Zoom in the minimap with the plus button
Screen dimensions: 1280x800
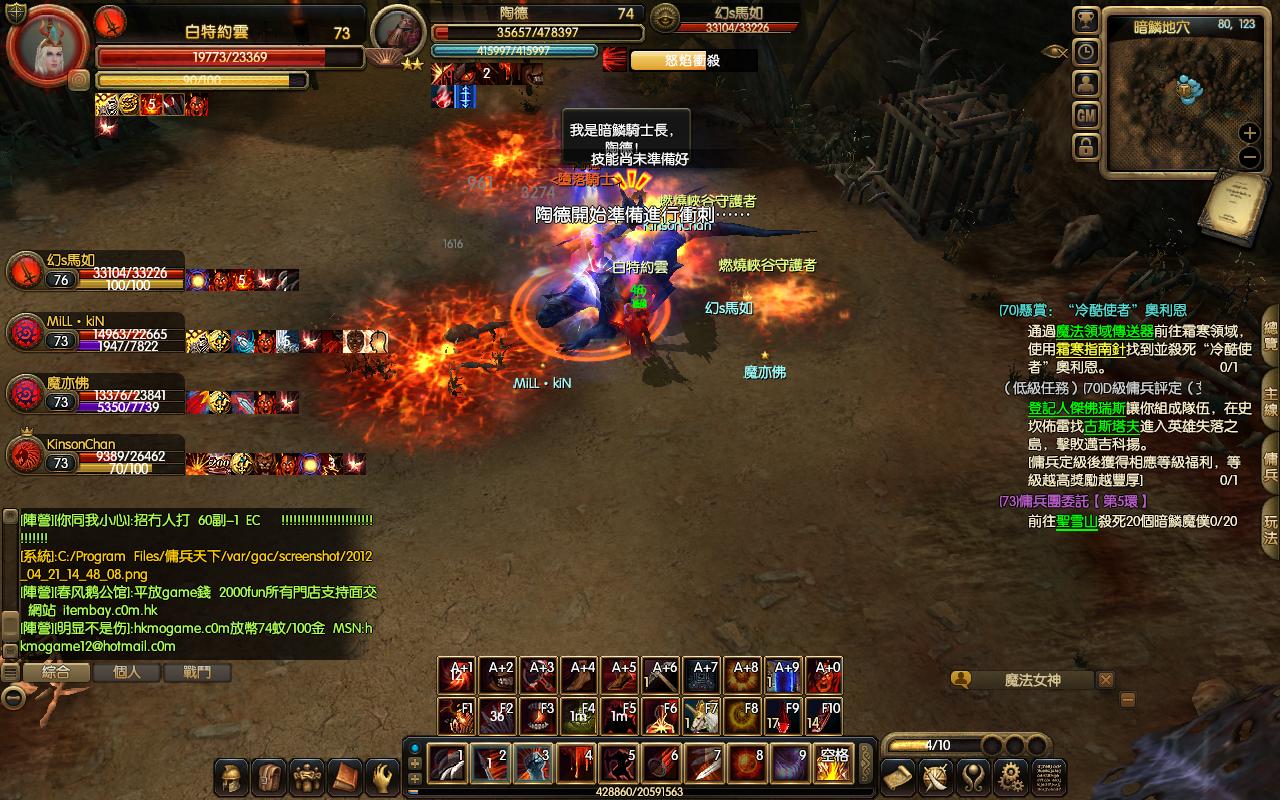click(1249, 133)
